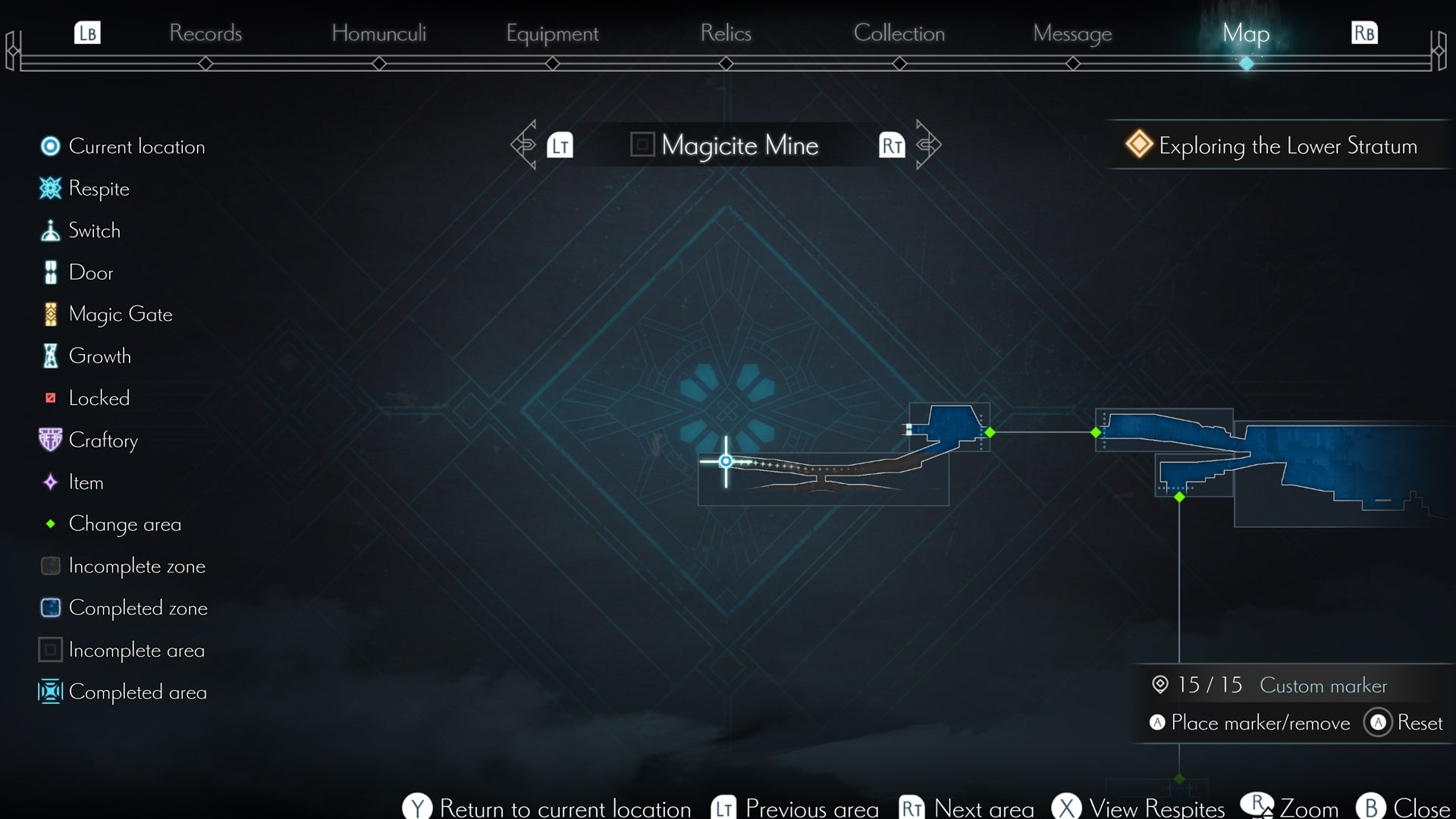Click the RT arrow for the next area
1456x819 pixels.
pyautogui.click(x=893, y=145)
